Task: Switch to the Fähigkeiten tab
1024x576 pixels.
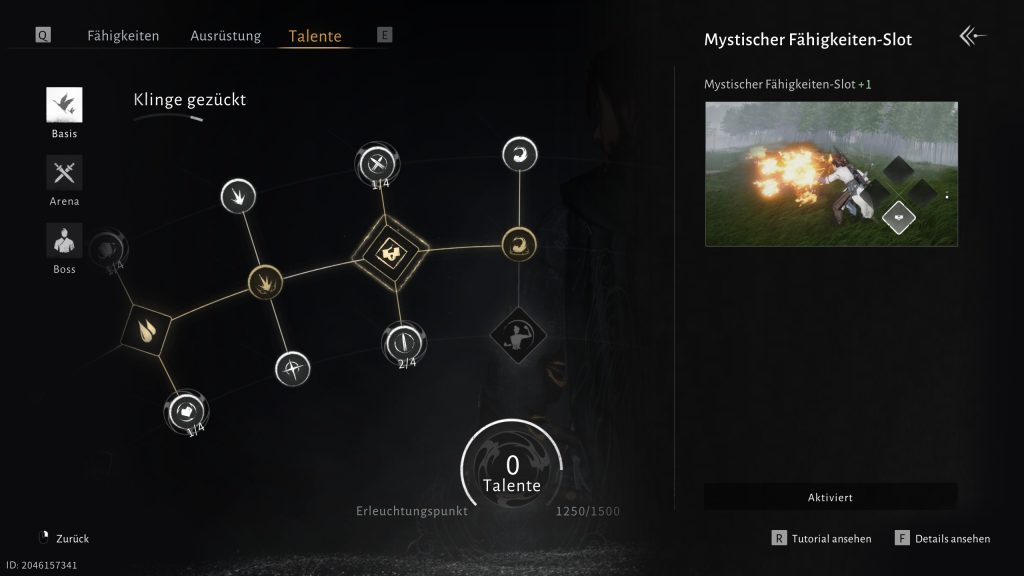Action: 123,36
